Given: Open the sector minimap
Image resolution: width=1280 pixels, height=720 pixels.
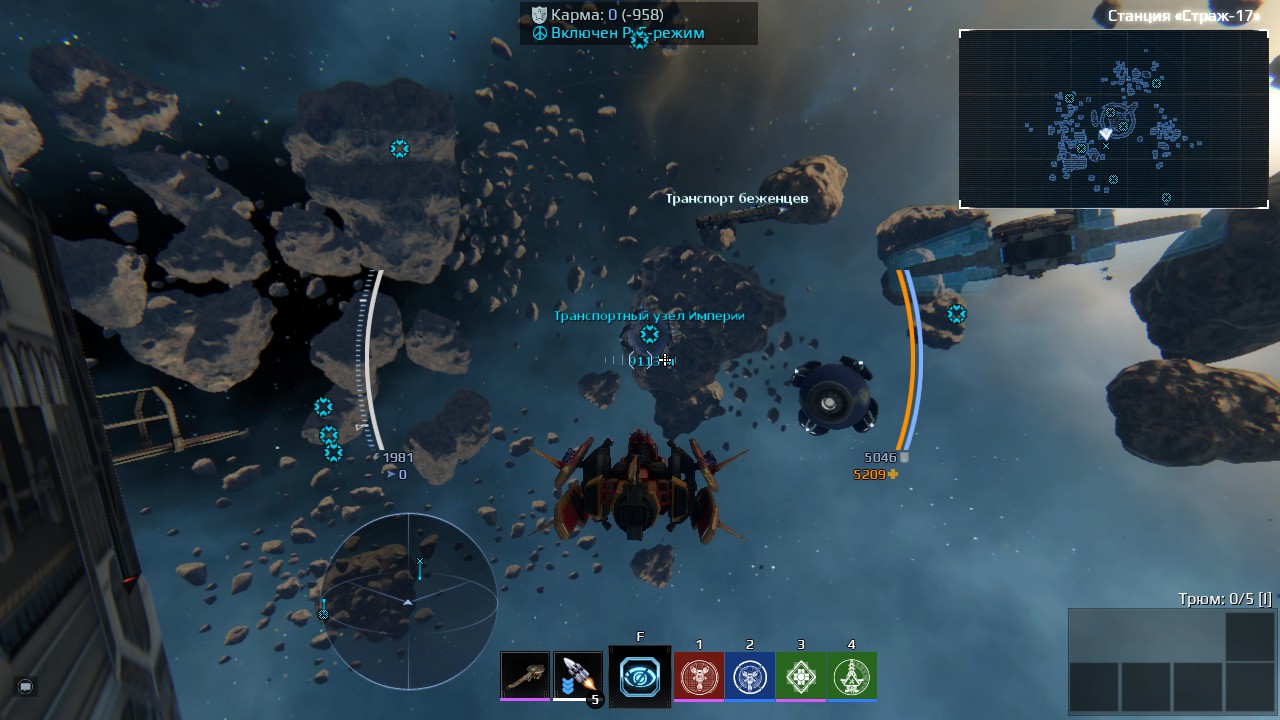Looking at the screenshot, I should point(1113,119).
